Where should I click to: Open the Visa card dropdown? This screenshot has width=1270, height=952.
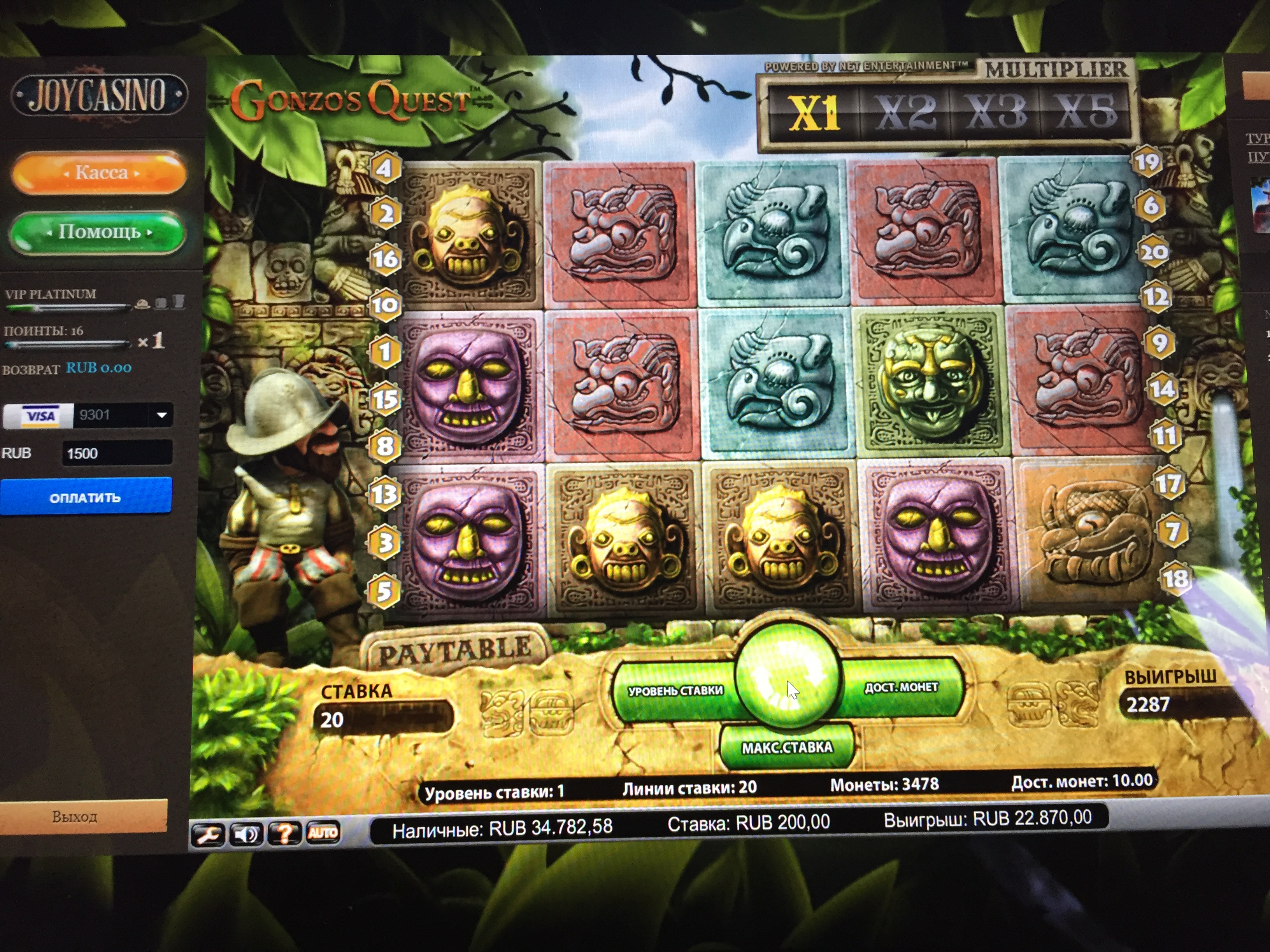click(x=162, y=415)
